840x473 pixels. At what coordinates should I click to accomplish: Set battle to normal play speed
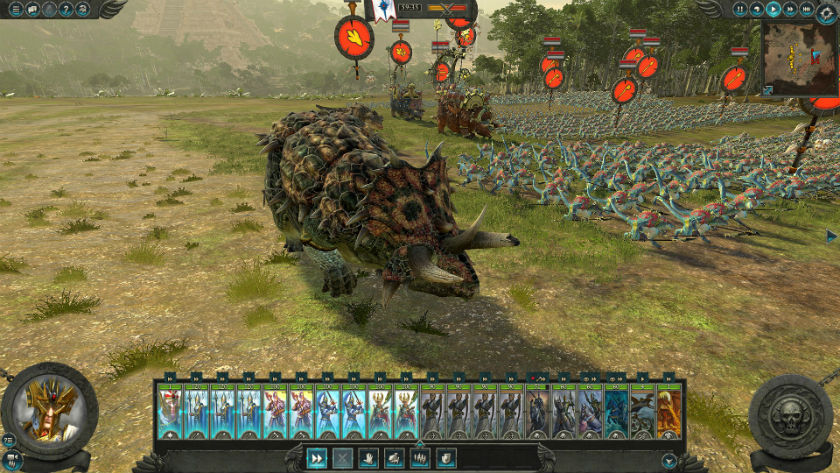click(x=774, y=9)
